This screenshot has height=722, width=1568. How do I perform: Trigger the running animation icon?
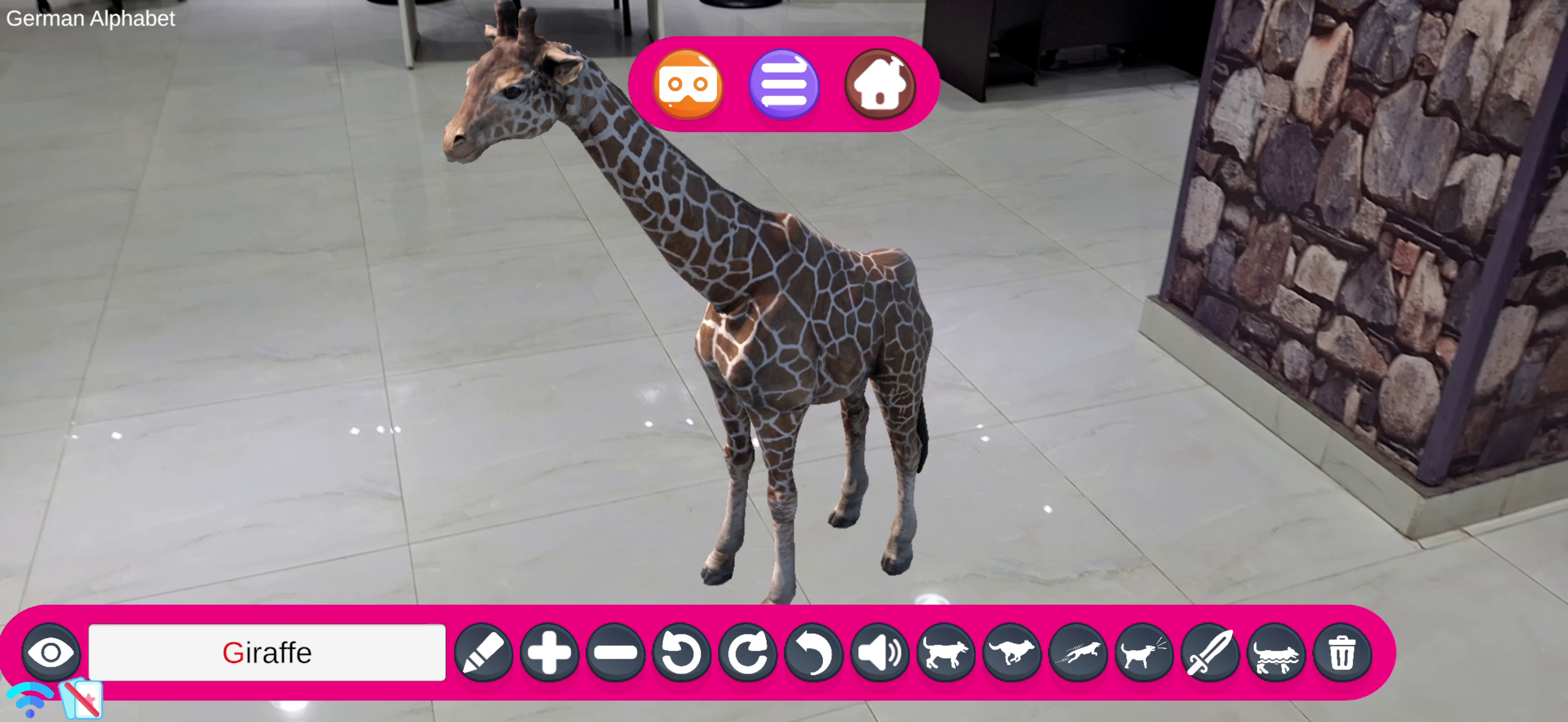(x=1013, y=653)
